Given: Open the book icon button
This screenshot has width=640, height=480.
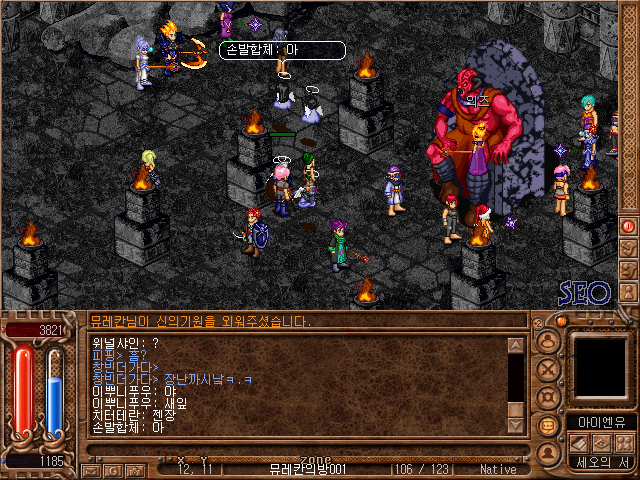Looking at the screenshot, I should click(577, 443).
